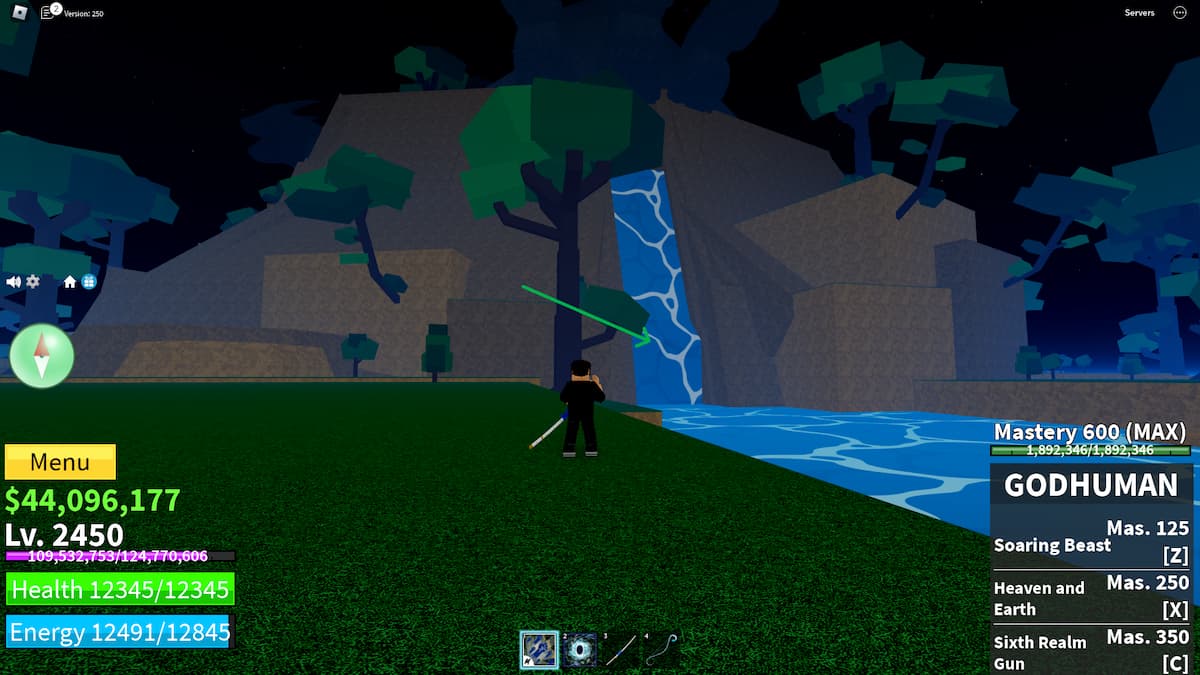Open the blue gift box icon
Viewport: 1200px width, 675px height.
pyautogui.click(x=88, y=282)
